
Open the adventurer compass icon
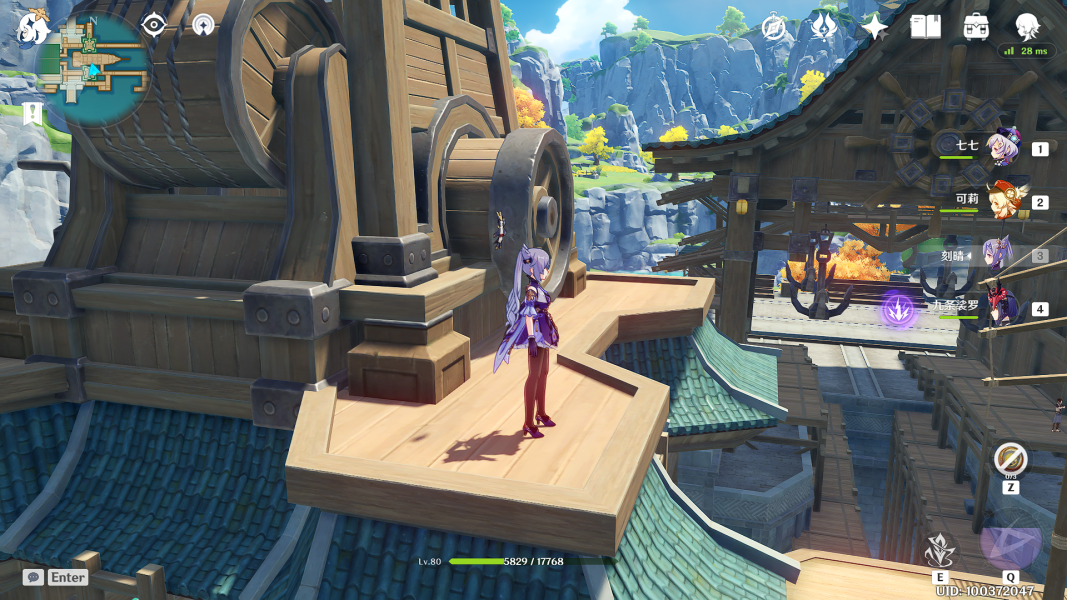(x=774, y=28)
